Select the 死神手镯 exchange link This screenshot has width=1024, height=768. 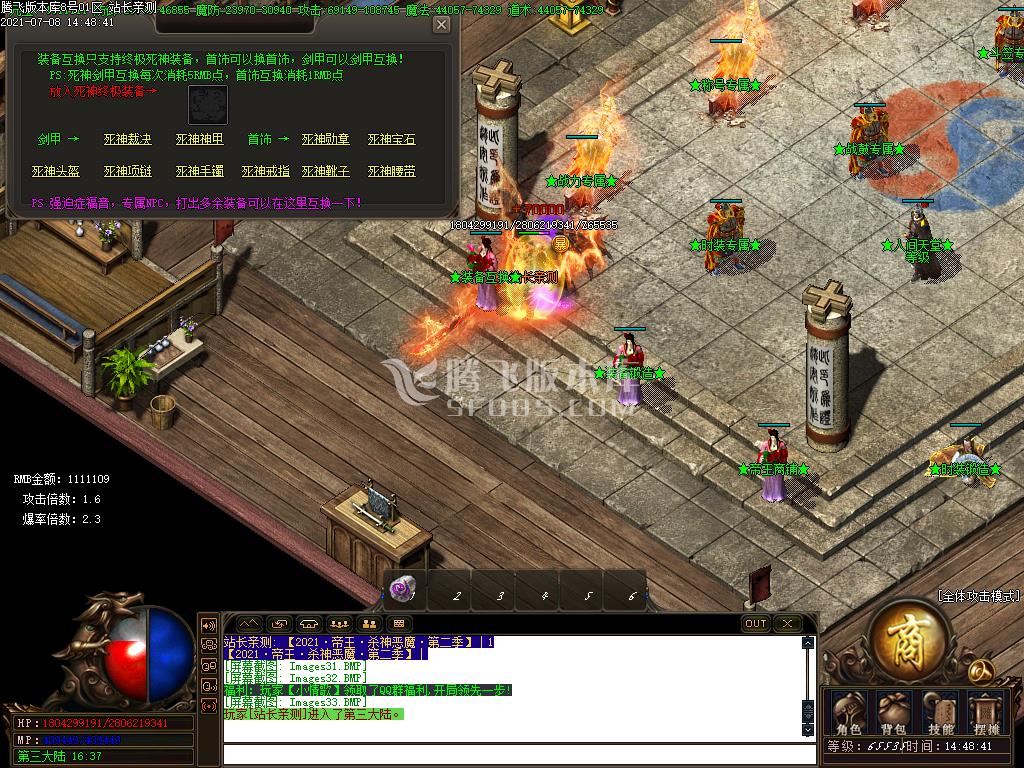[200, 172]
